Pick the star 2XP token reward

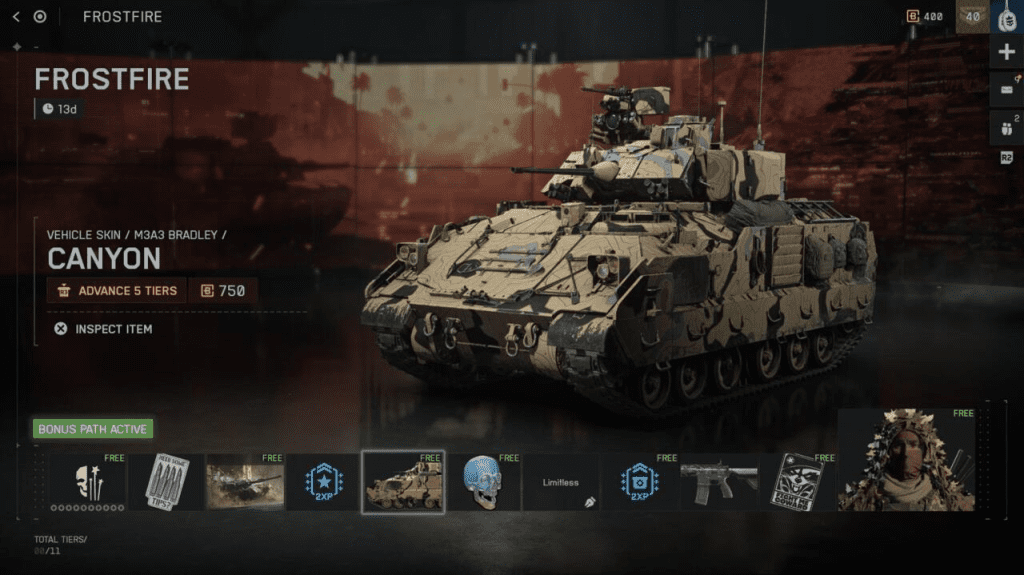[322, 482]
